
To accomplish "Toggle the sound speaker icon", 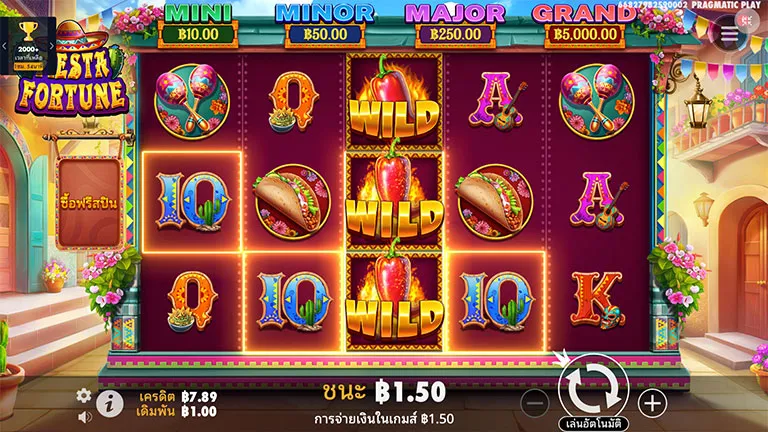I will pyautogui.click(x=85, y=412).
